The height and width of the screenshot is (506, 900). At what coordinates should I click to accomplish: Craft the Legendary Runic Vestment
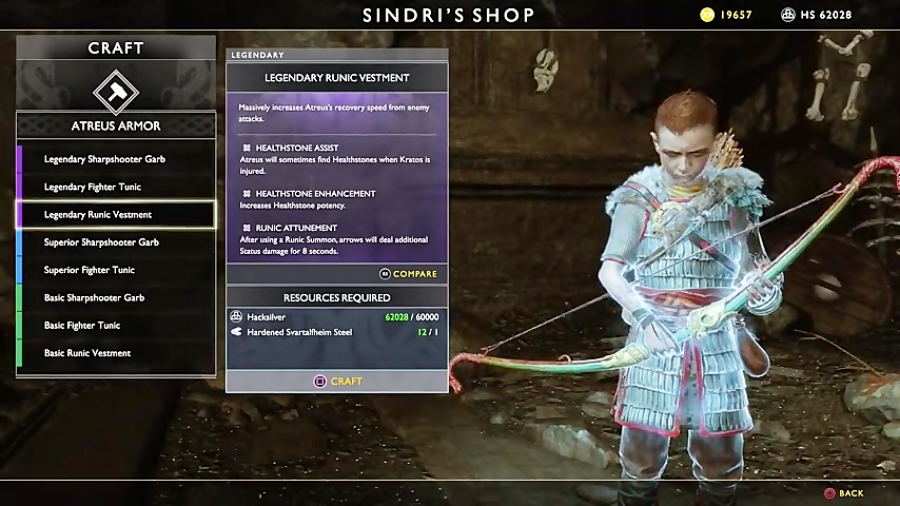[338, 381]
